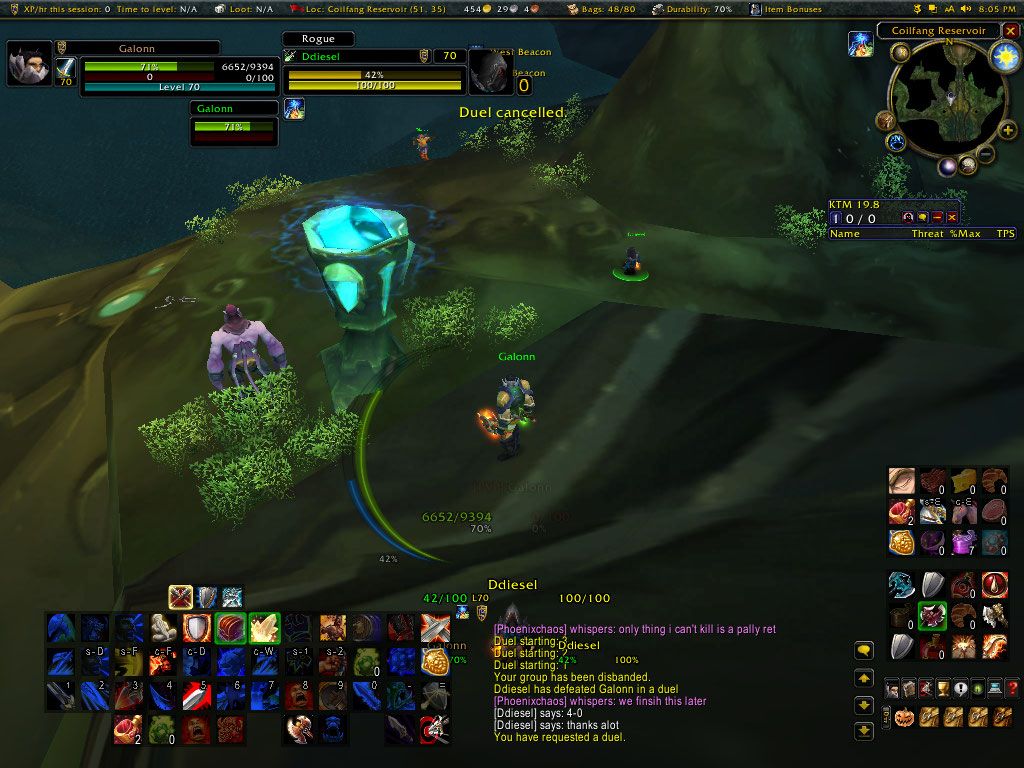Viewport: 1024px width, 768px height.
Task: Use the cheese wedge food item
Action: click(964, 481)
